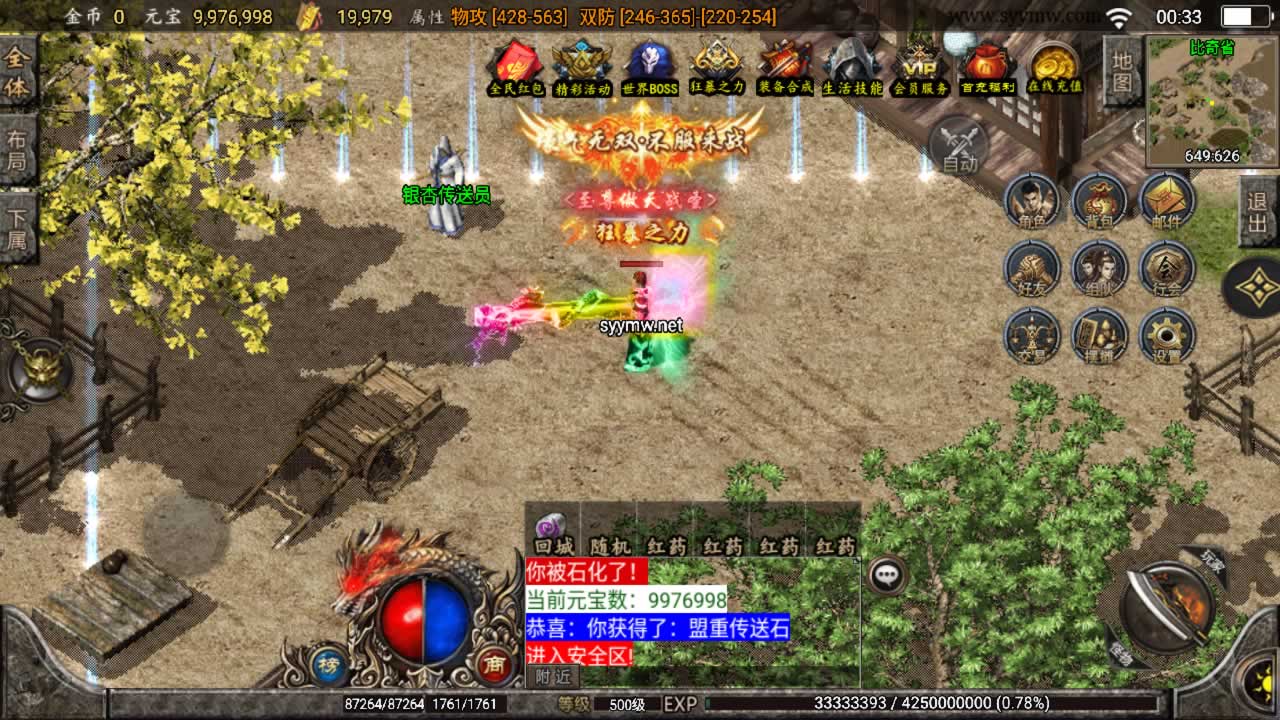Use the 回城 town return stone slot
Screen dimensions: 1280x720
coord(553,531)
